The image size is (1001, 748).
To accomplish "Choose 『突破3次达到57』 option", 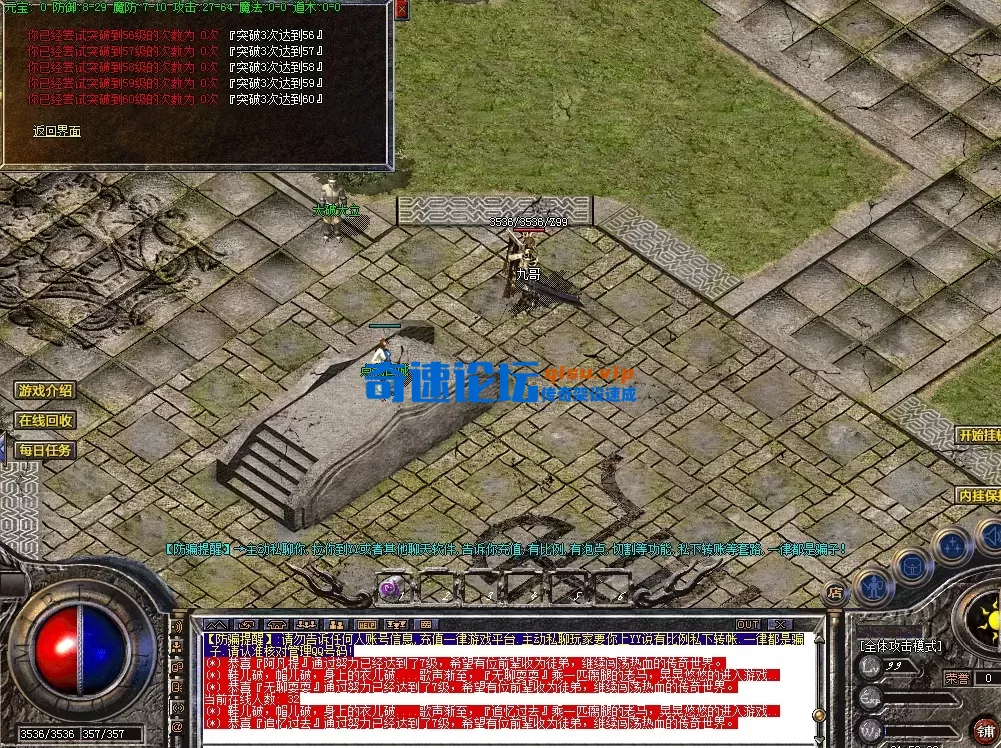I will [x=276, y=50].
